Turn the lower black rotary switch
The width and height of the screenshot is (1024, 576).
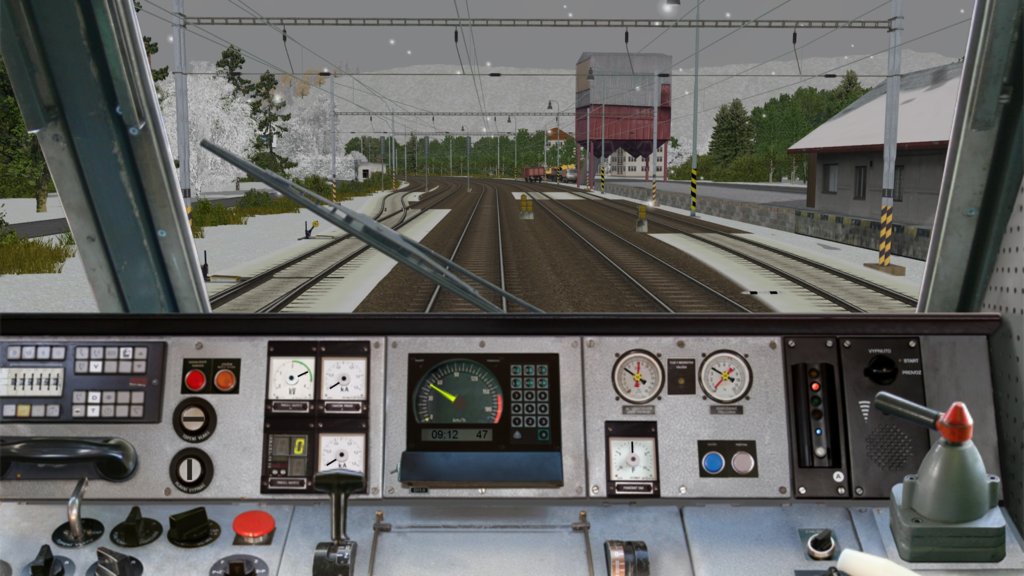click(x=191, y=469)
